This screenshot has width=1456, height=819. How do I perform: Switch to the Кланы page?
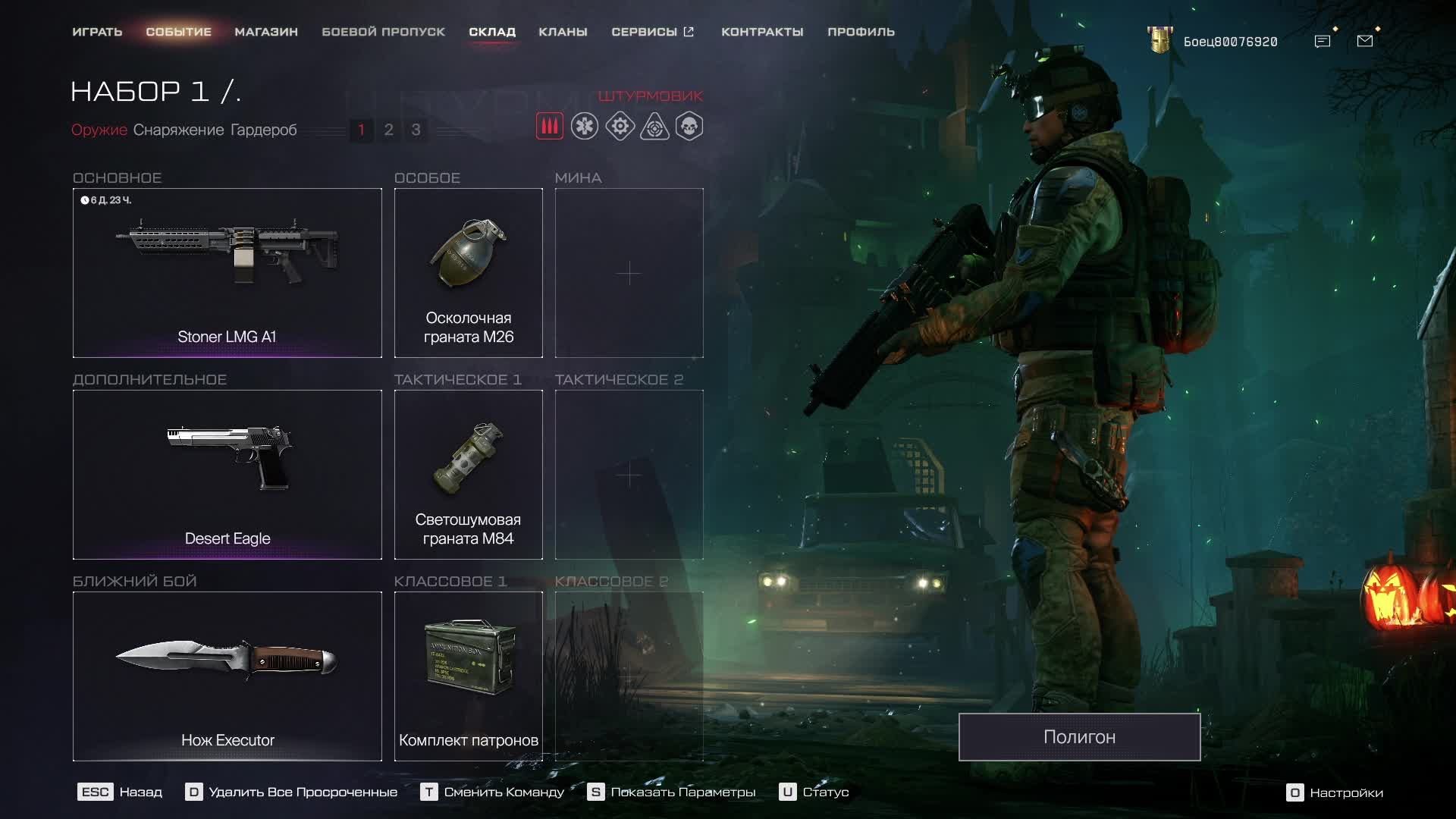[x=563, y=32]
